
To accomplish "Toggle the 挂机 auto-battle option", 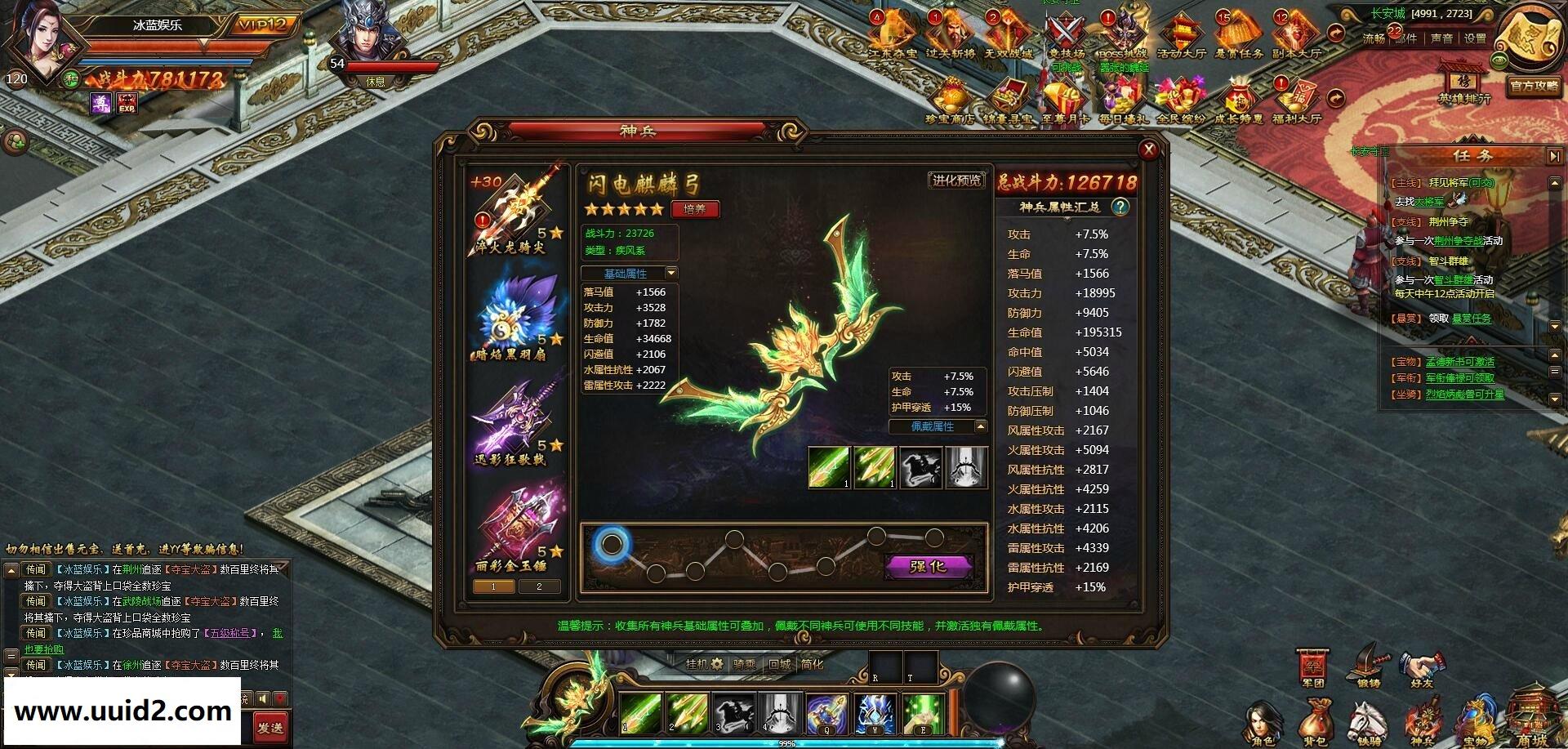I will pyautogui.click(x=704, y=664).
